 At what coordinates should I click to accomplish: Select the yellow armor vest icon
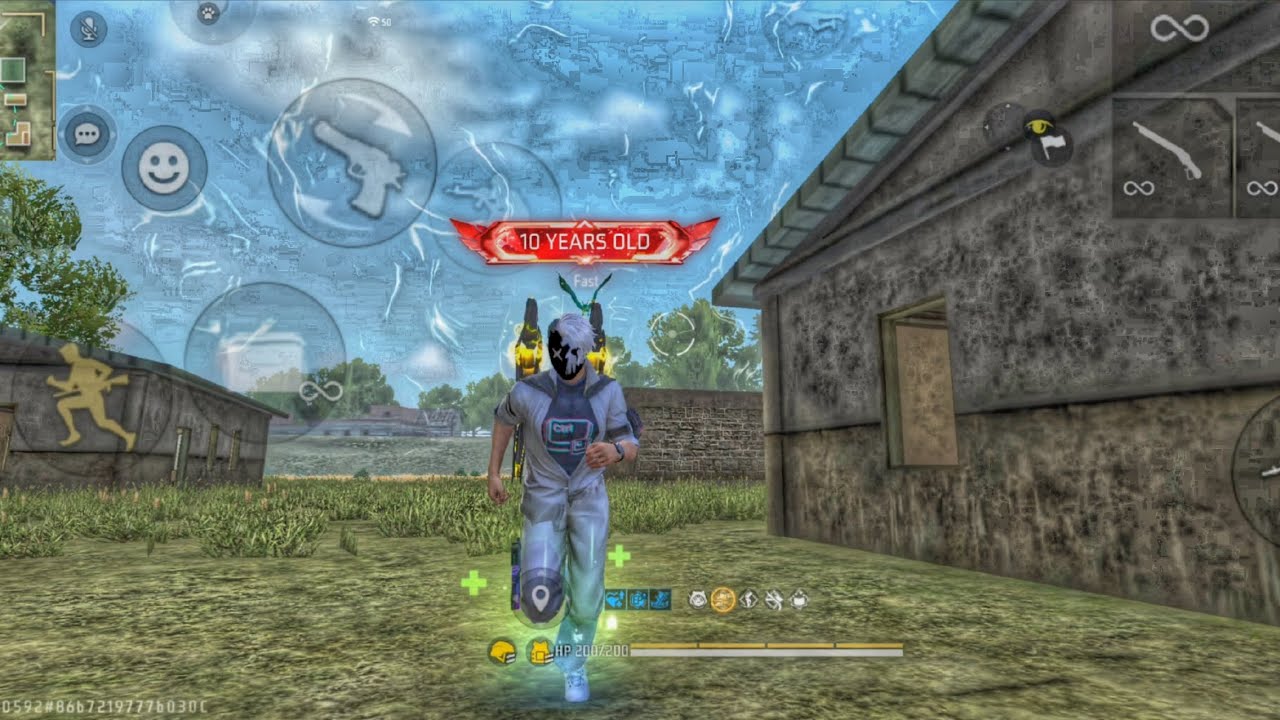coord(540,653)
